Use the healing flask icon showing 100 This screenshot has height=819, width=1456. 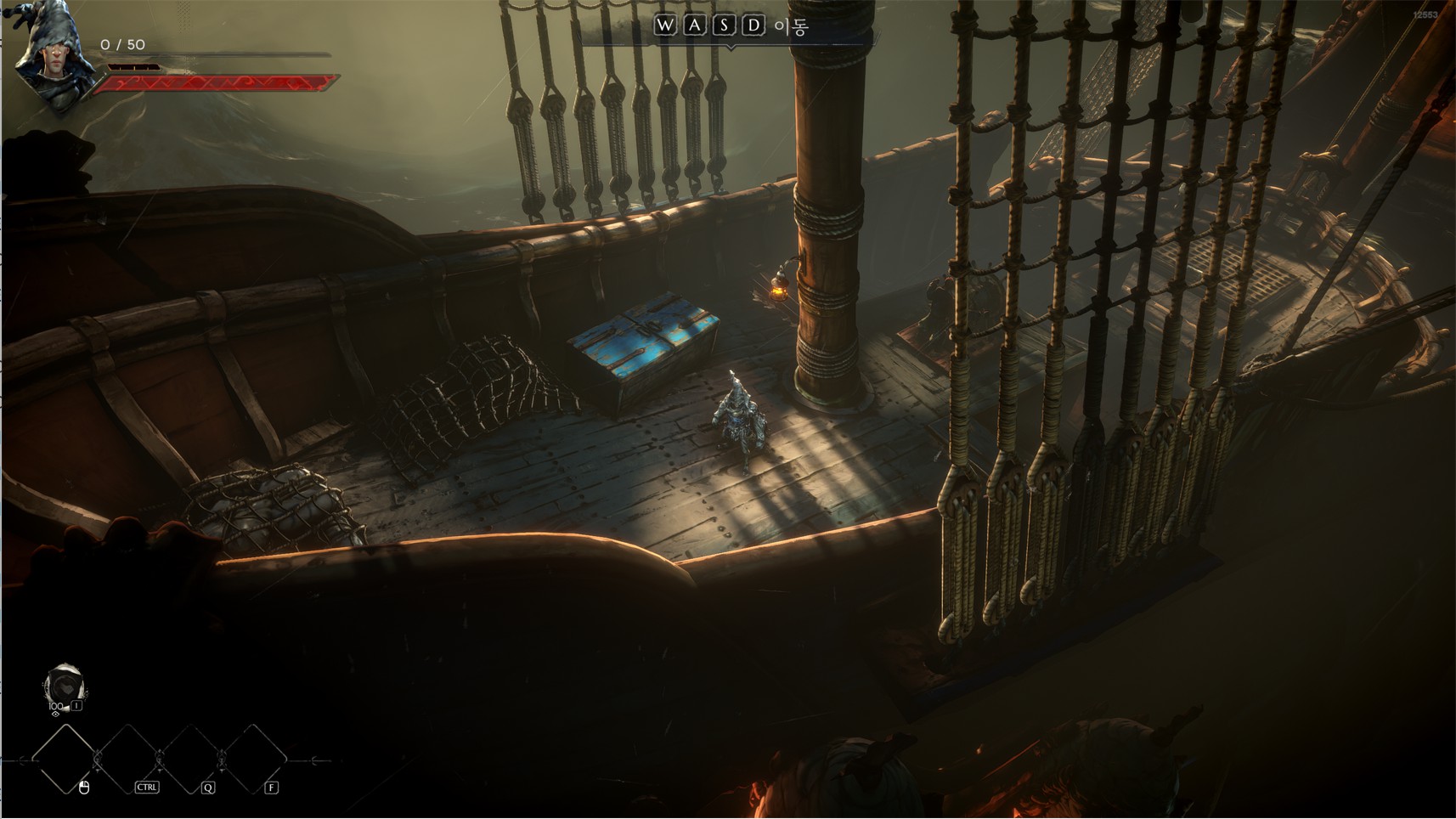click(64, 686)
